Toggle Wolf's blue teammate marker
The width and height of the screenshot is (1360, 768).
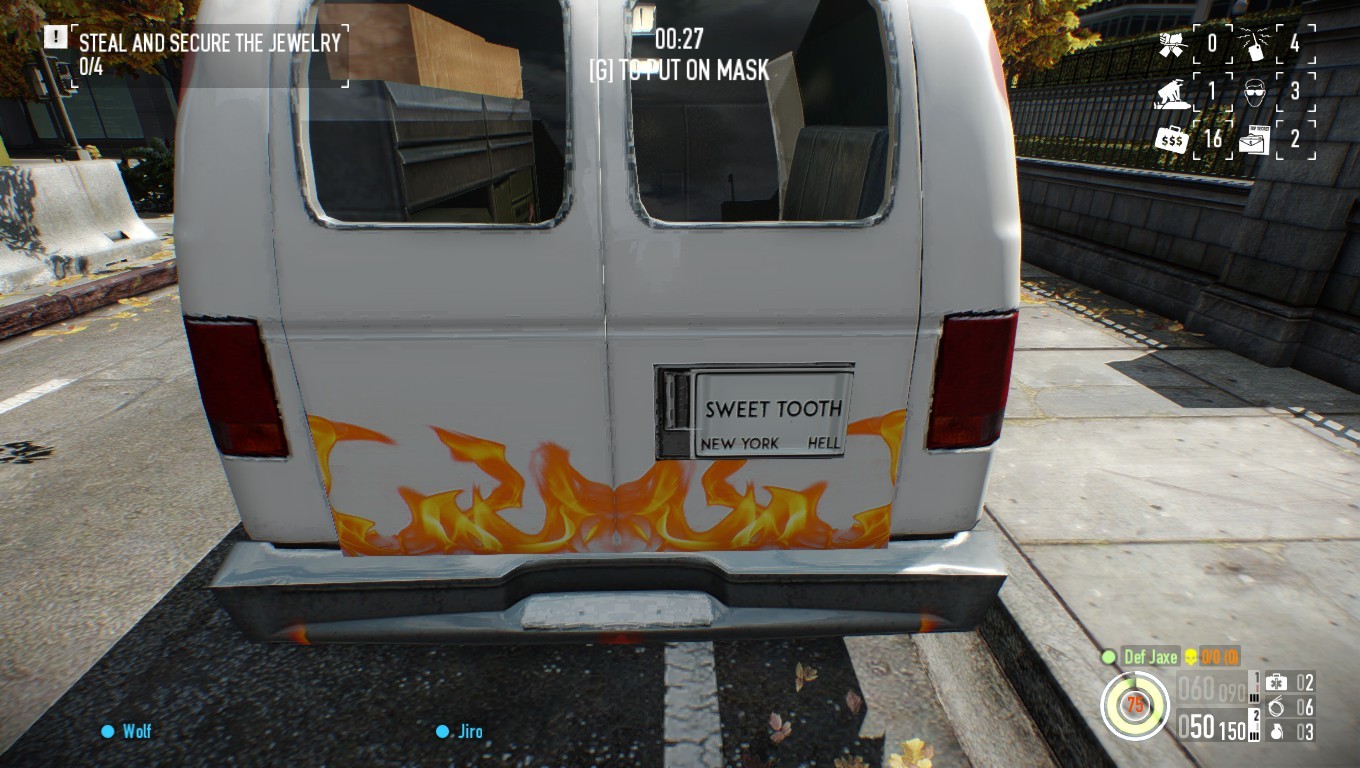pyautogui.click(x=106, y=731)
